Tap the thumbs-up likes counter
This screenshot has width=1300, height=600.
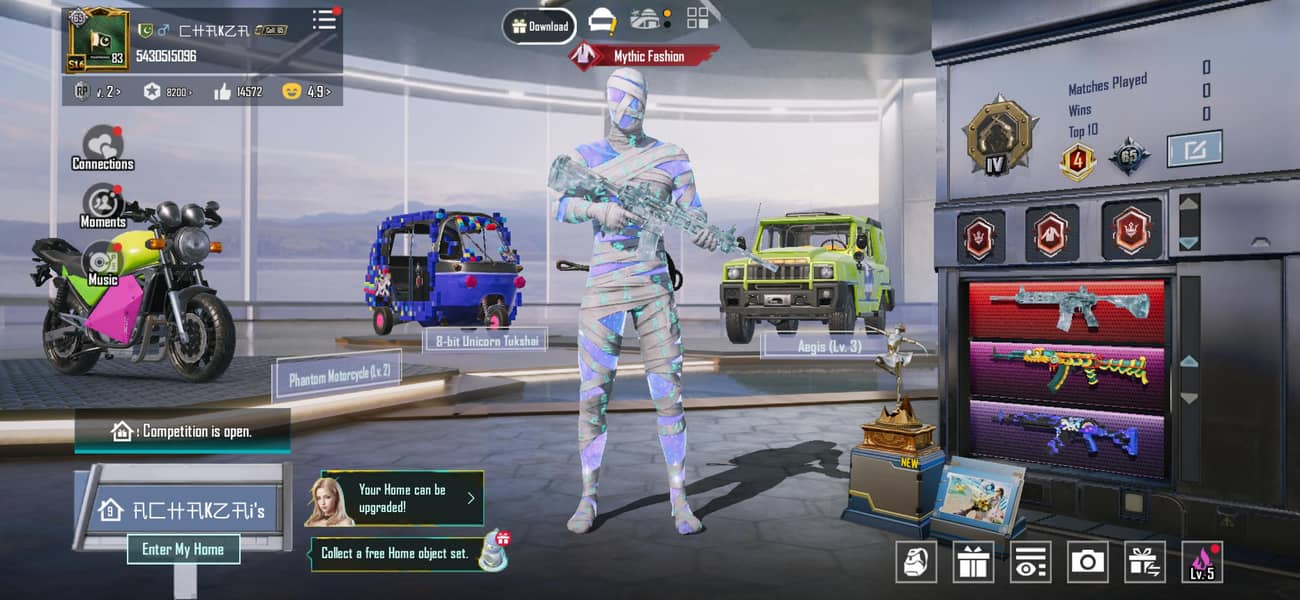238,91
